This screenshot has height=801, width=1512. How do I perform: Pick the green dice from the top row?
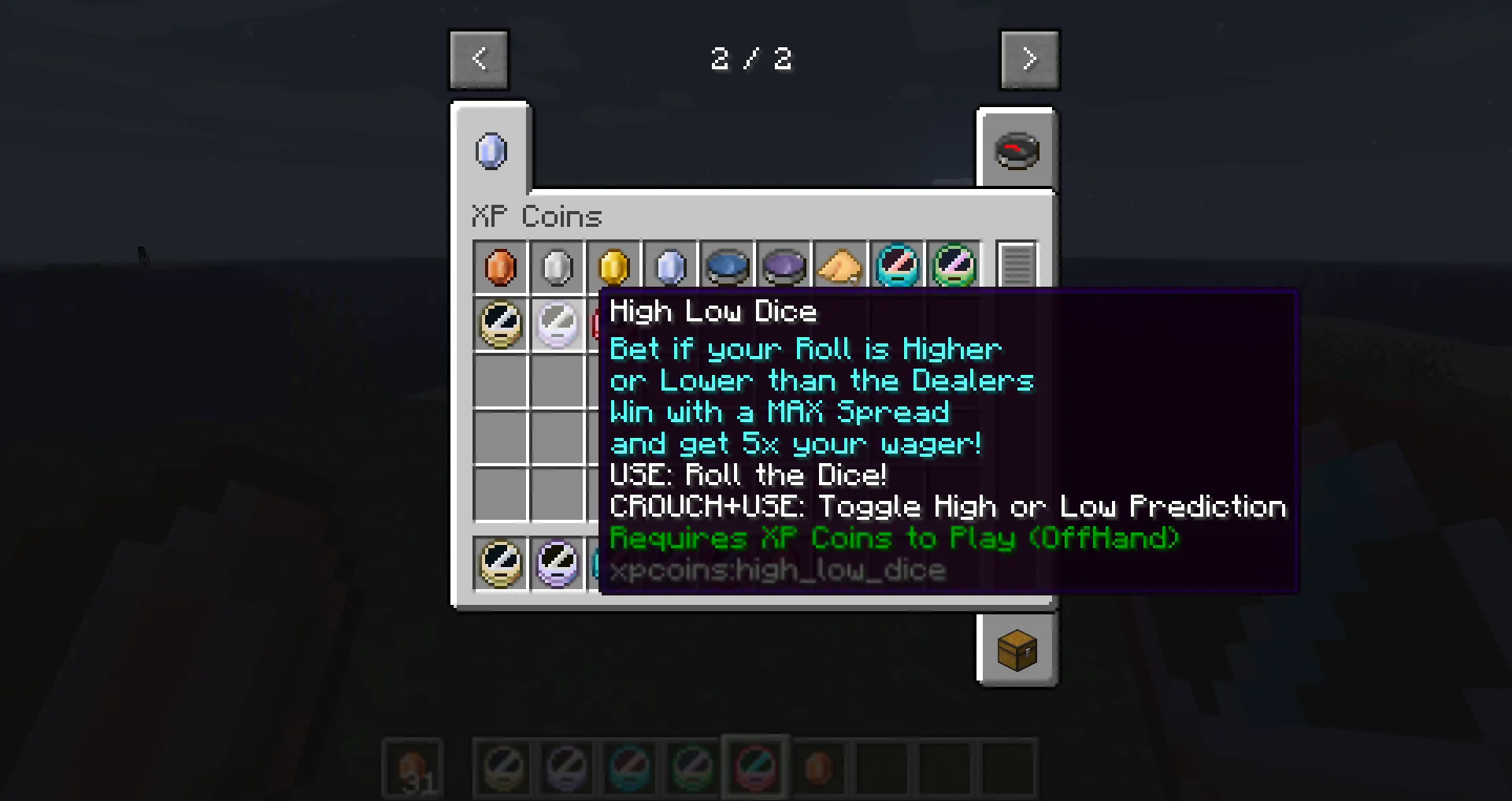[954, 266]
